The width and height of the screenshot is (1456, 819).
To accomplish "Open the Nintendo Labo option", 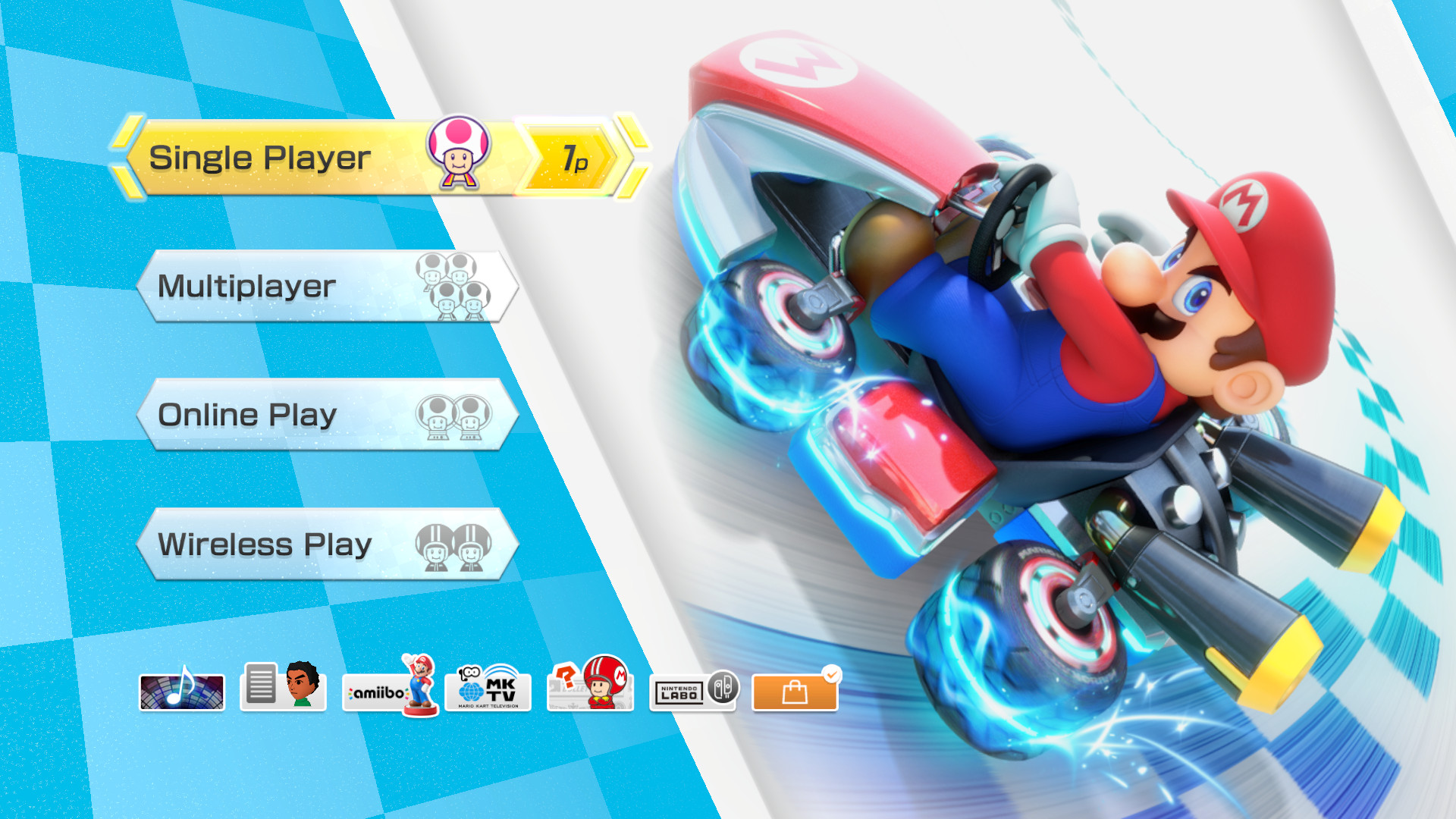I will pos(694,692).
